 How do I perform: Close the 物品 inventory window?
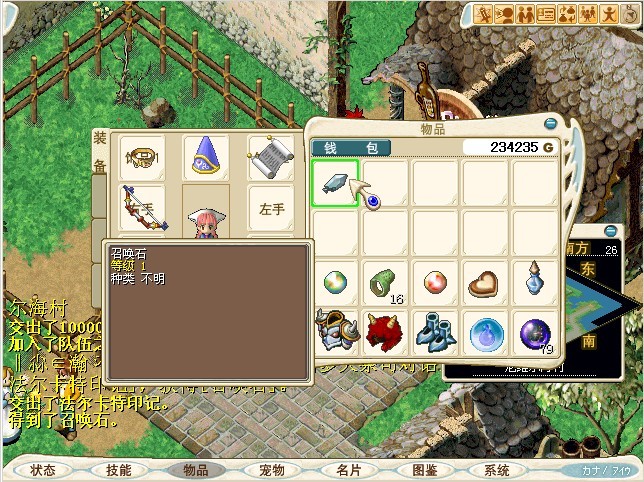click(x=550, y=123)
